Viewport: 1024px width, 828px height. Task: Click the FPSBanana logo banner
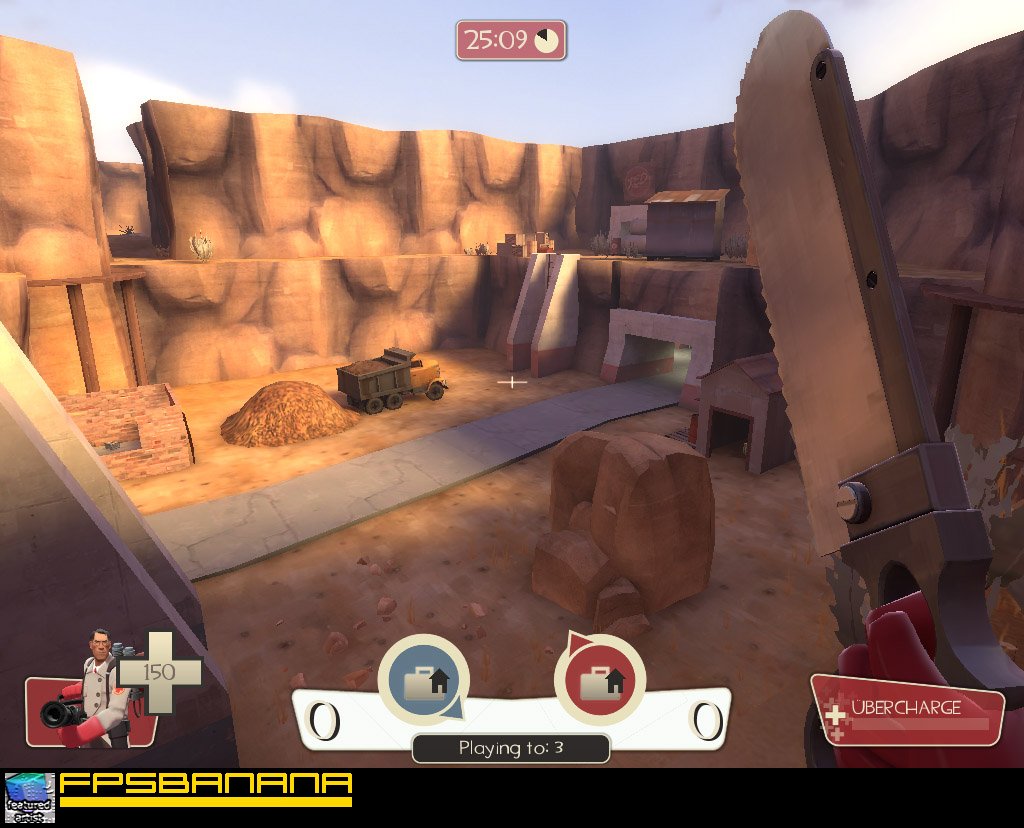click(x=206, y=788)
